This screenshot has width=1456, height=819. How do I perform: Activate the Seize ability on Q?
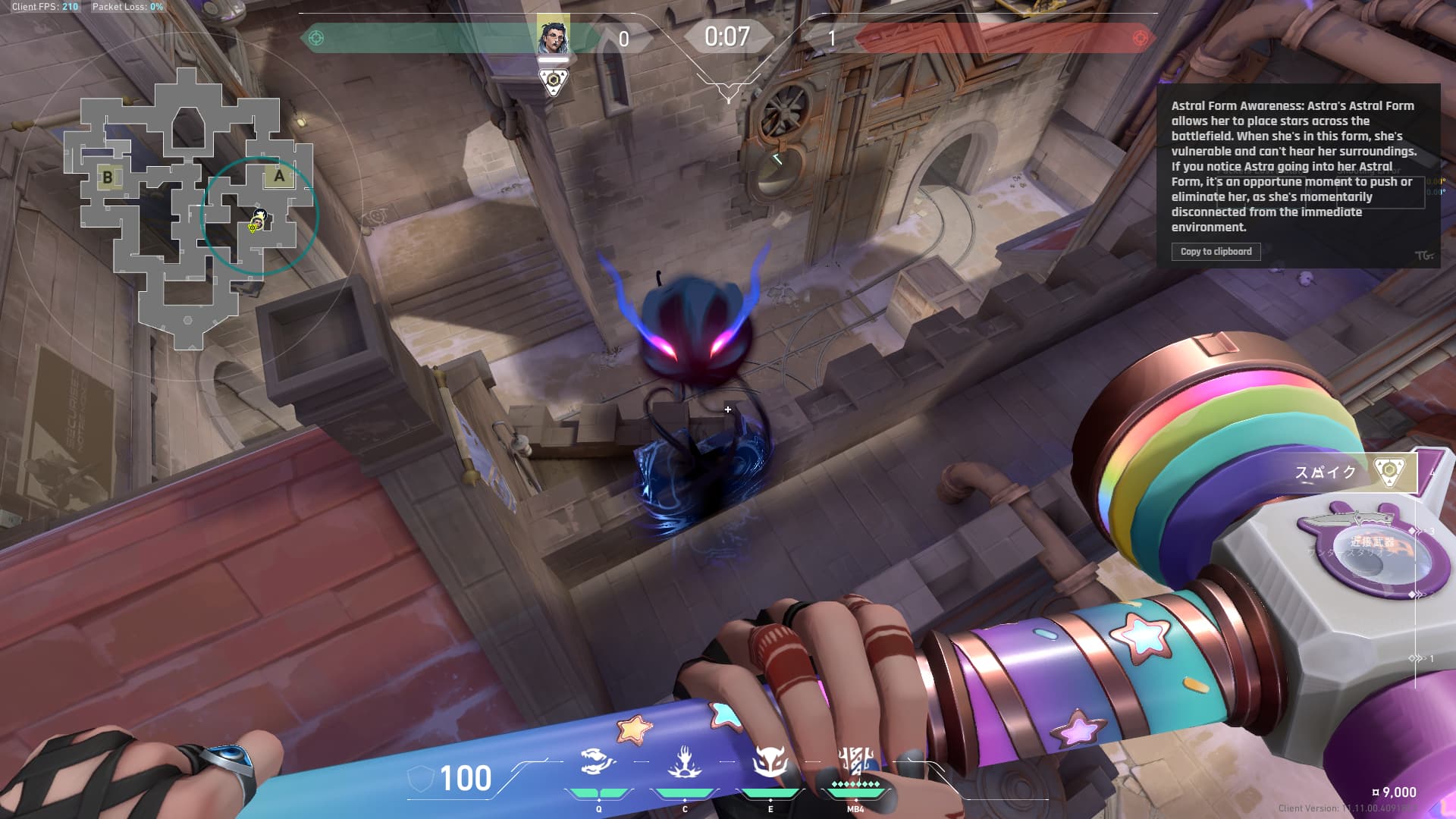[x=598, y=763]
